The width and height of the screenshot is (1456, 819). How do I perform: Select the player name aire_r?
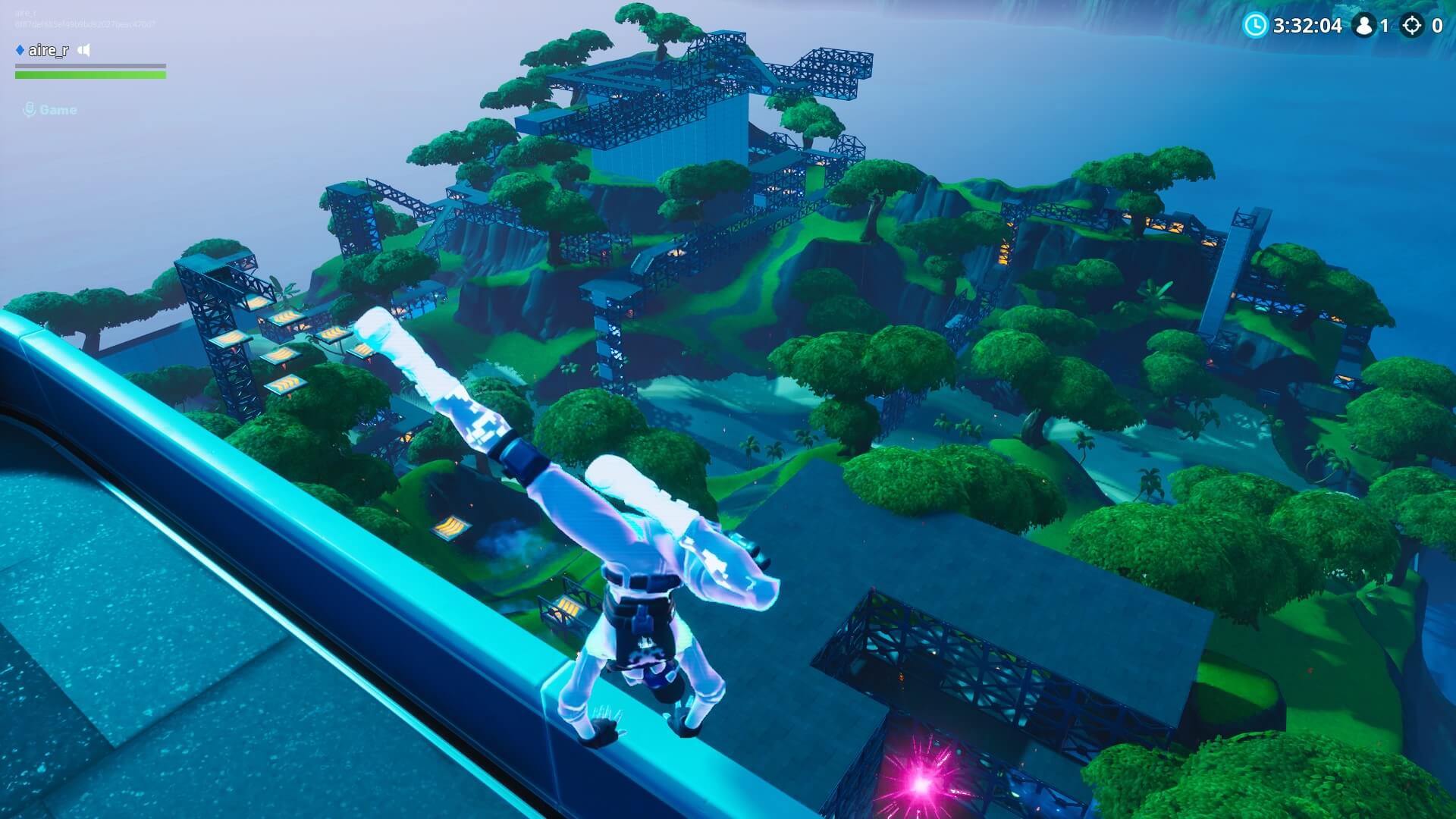48,50
